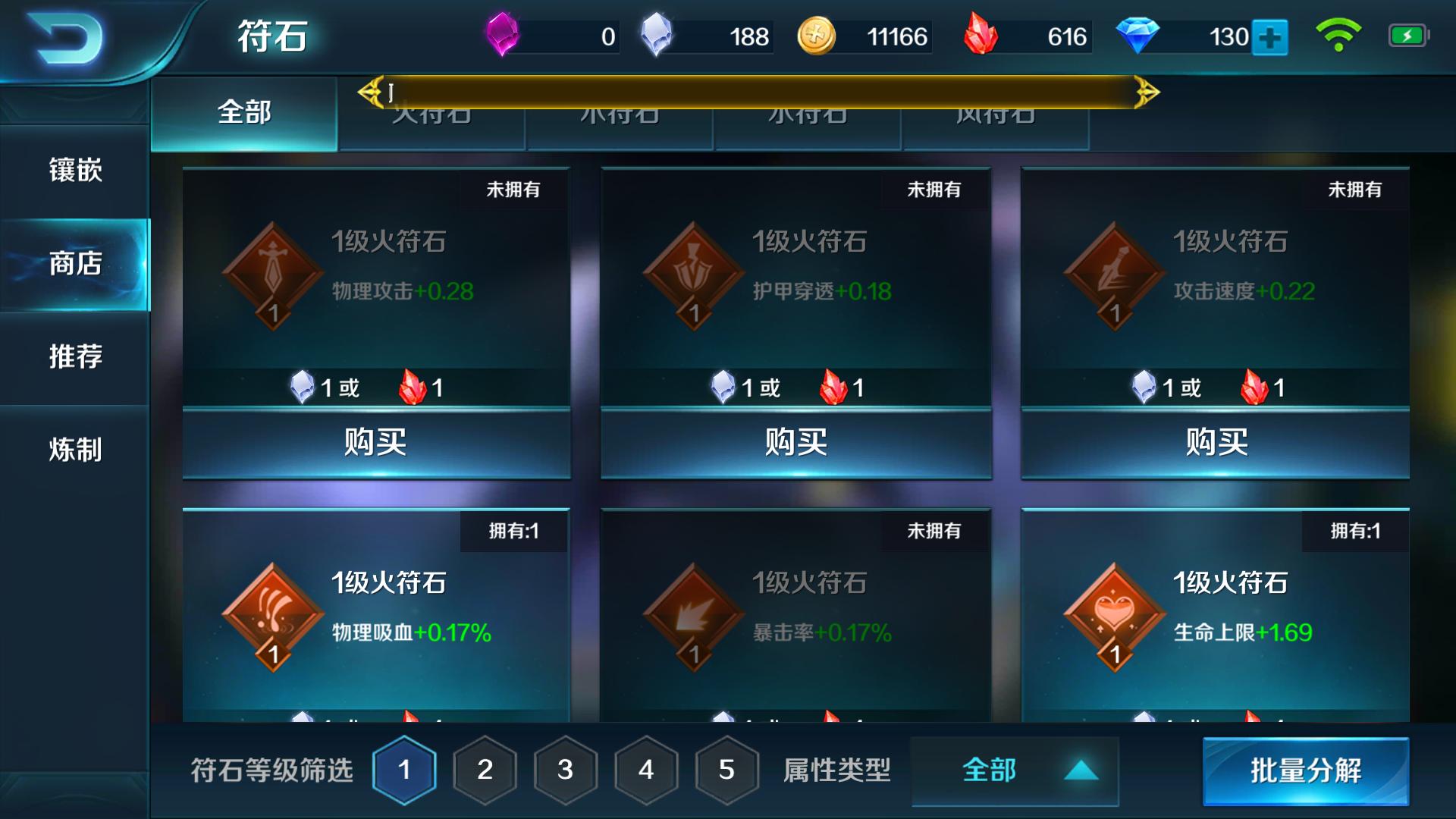The width and height of the screenshot is (1456, 819).
Task: Click the gold coin currency icon
Action: click(x=817, y=33)
